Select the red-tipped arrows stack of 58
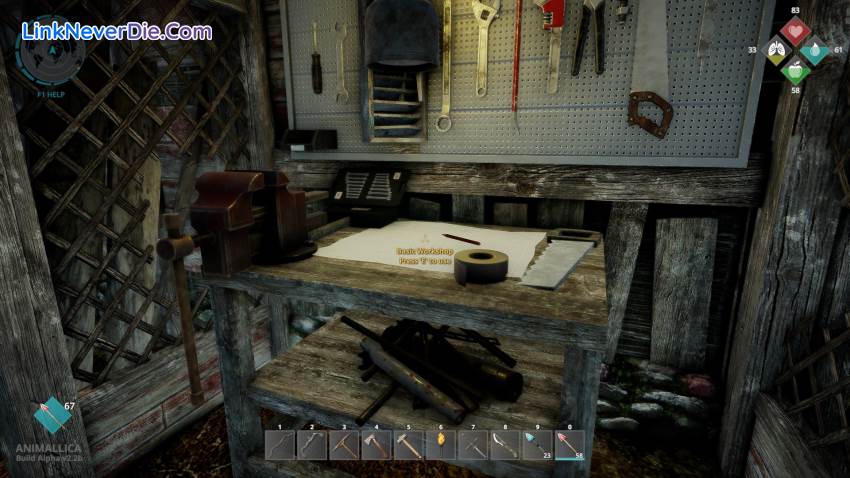850x478 pixels. [x=569, y=445]
